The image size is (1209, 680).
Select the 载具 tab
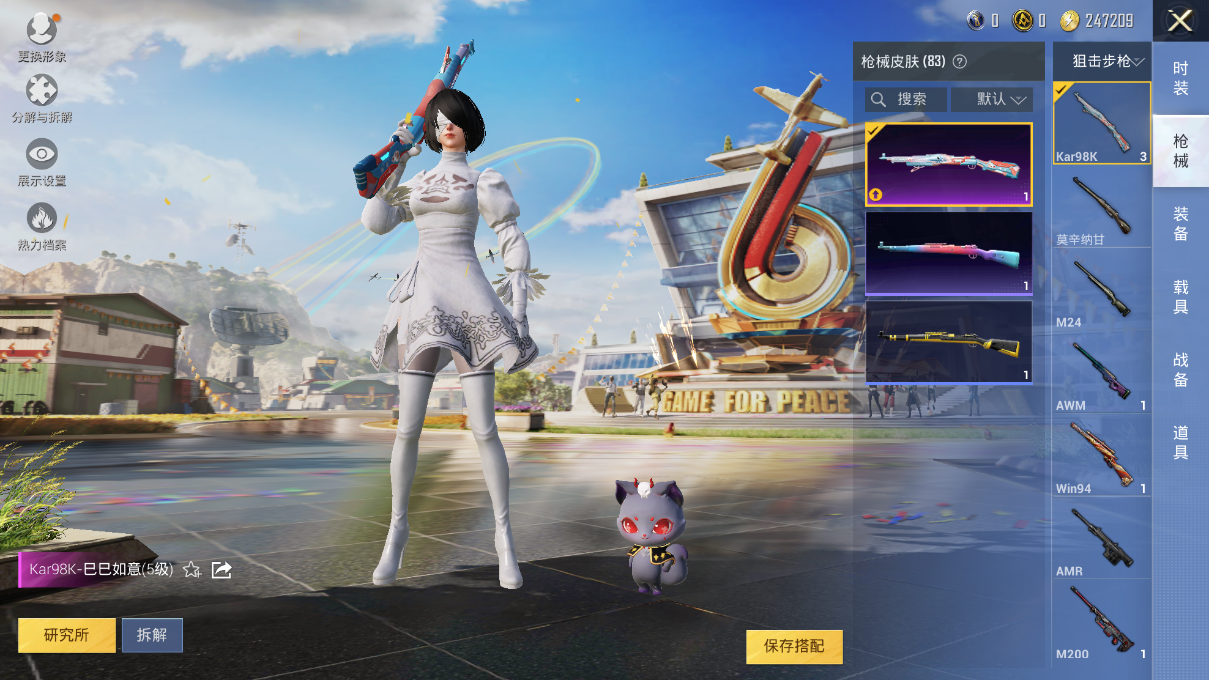[x=1180, y=297]
